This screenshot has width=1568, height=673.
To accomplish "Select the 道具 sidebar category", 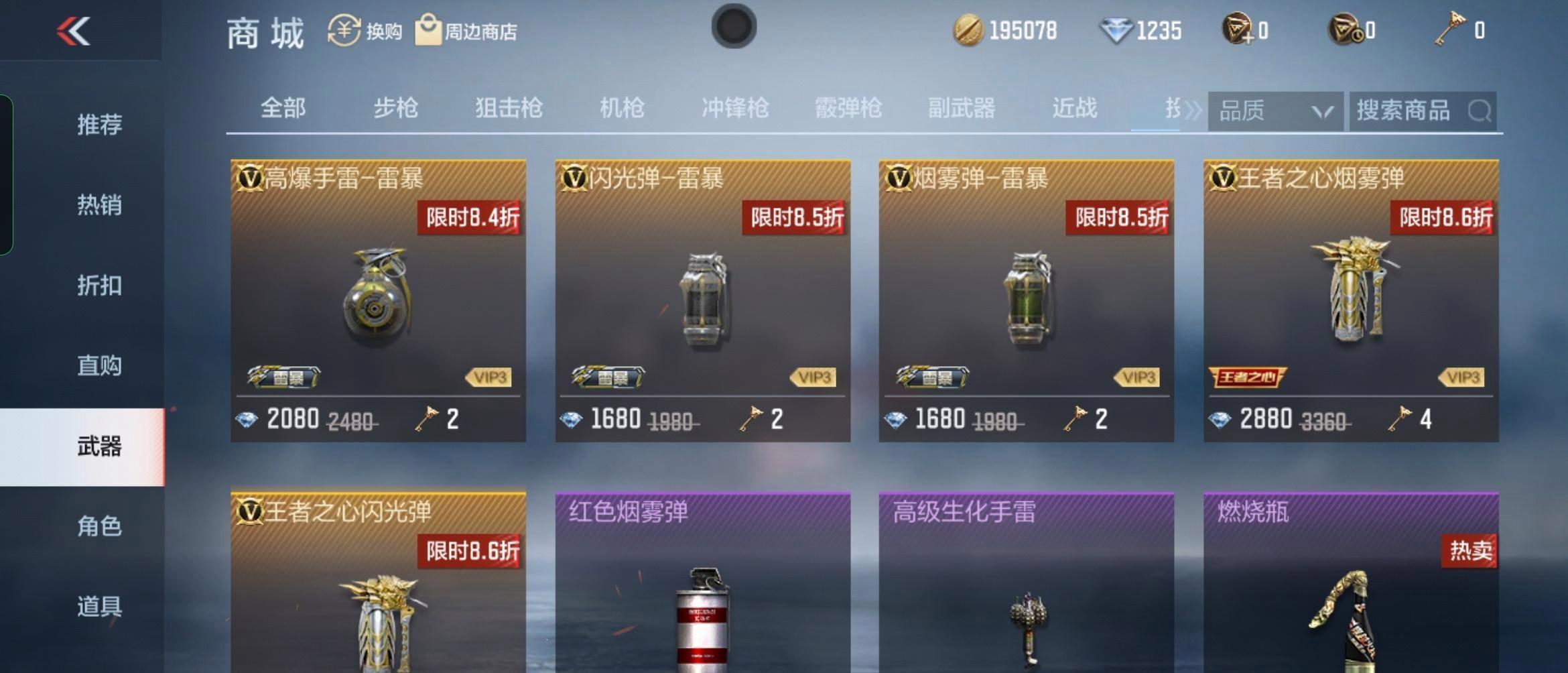I will (x=101, y=608).
